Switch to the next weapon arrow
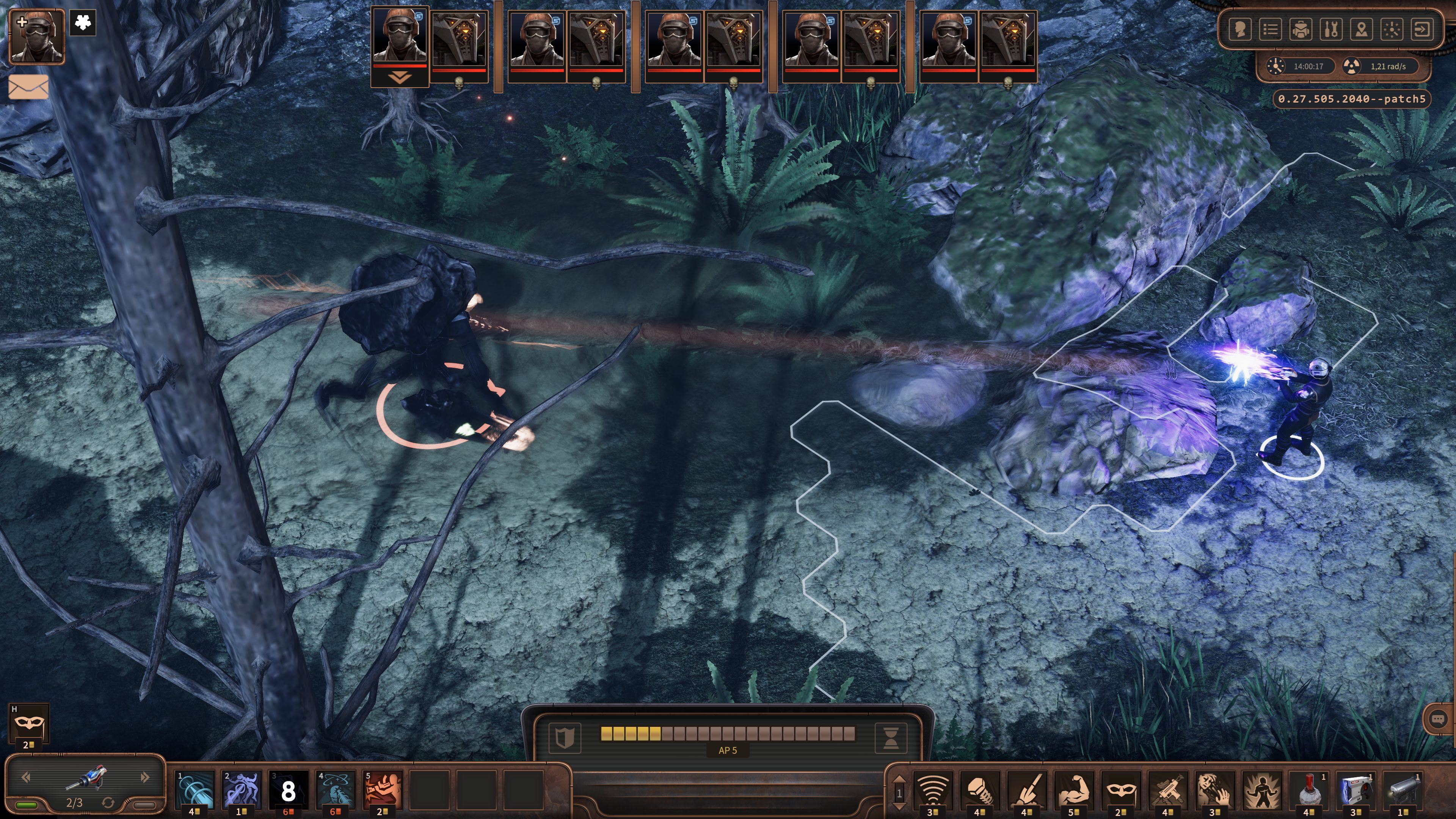The image size is (1456, 819). pos(145,778)
